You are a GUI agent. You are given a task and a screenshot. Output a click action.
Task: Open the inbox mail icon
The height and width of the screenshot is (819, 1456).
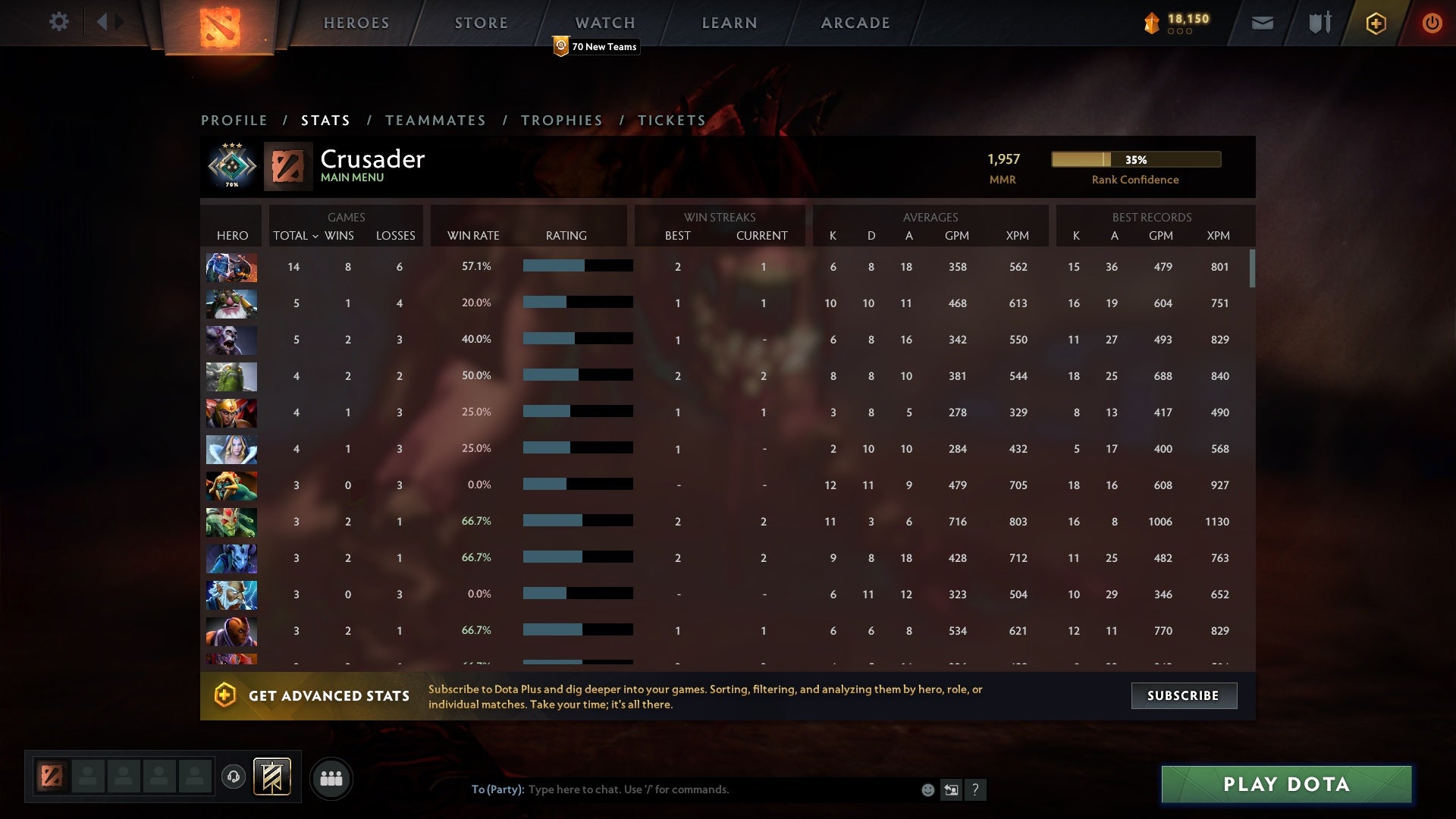1262,23
